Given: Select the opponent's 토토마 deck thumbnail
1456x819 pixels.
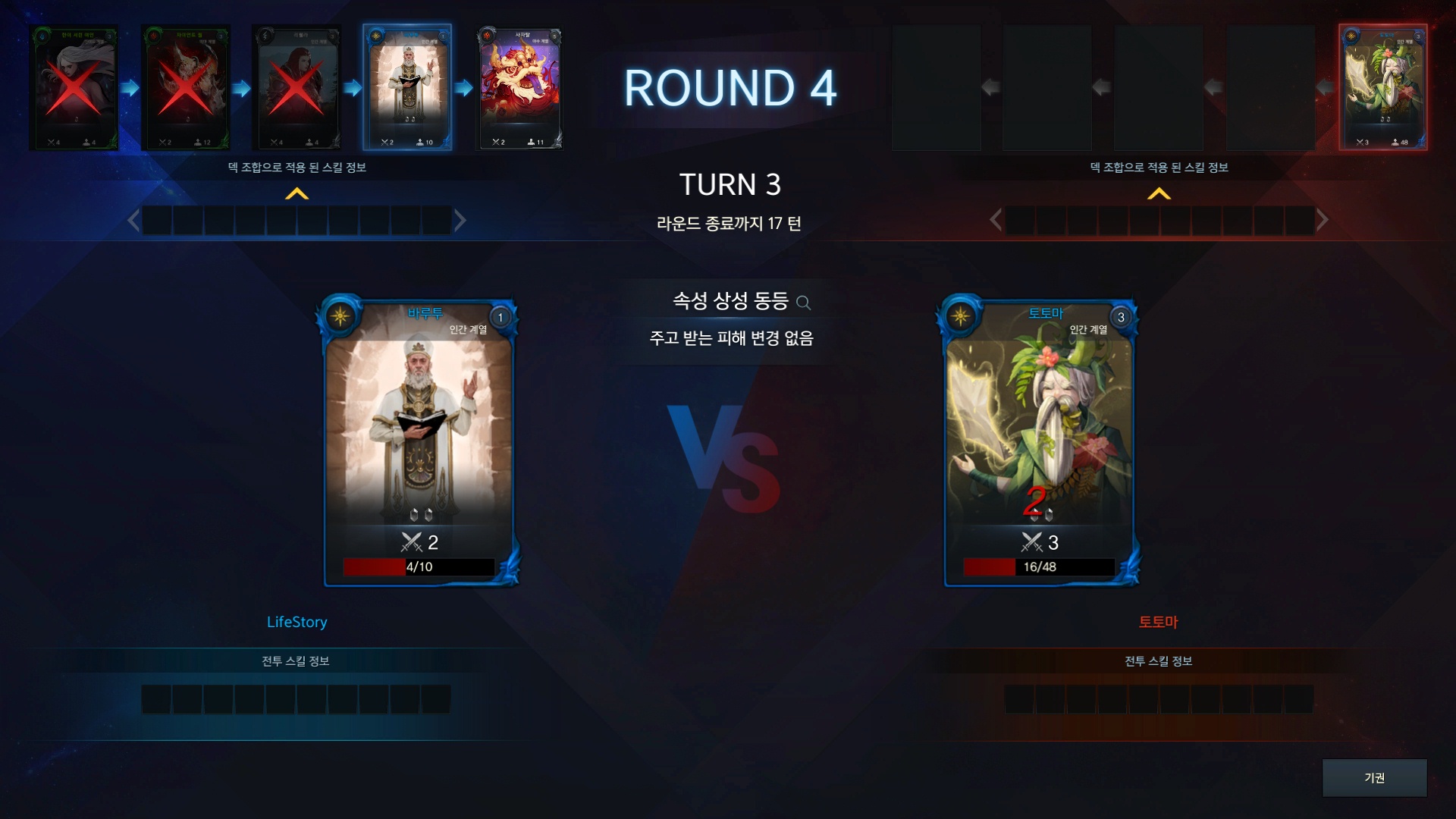Looking at the screenshot, I should pos(1383,87).
